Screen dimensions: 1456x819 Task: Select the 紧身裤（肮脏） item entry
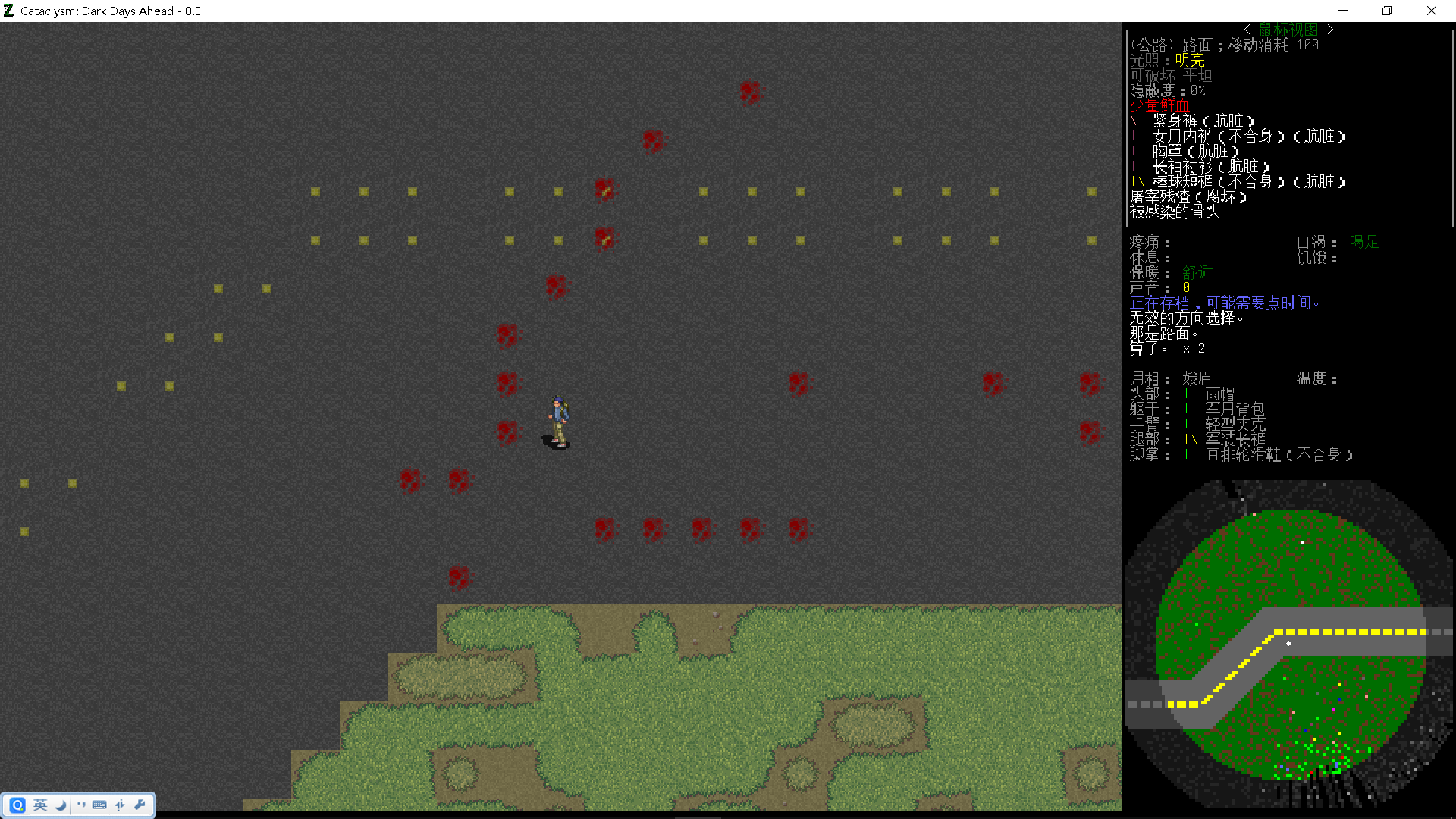[1202, 121]
